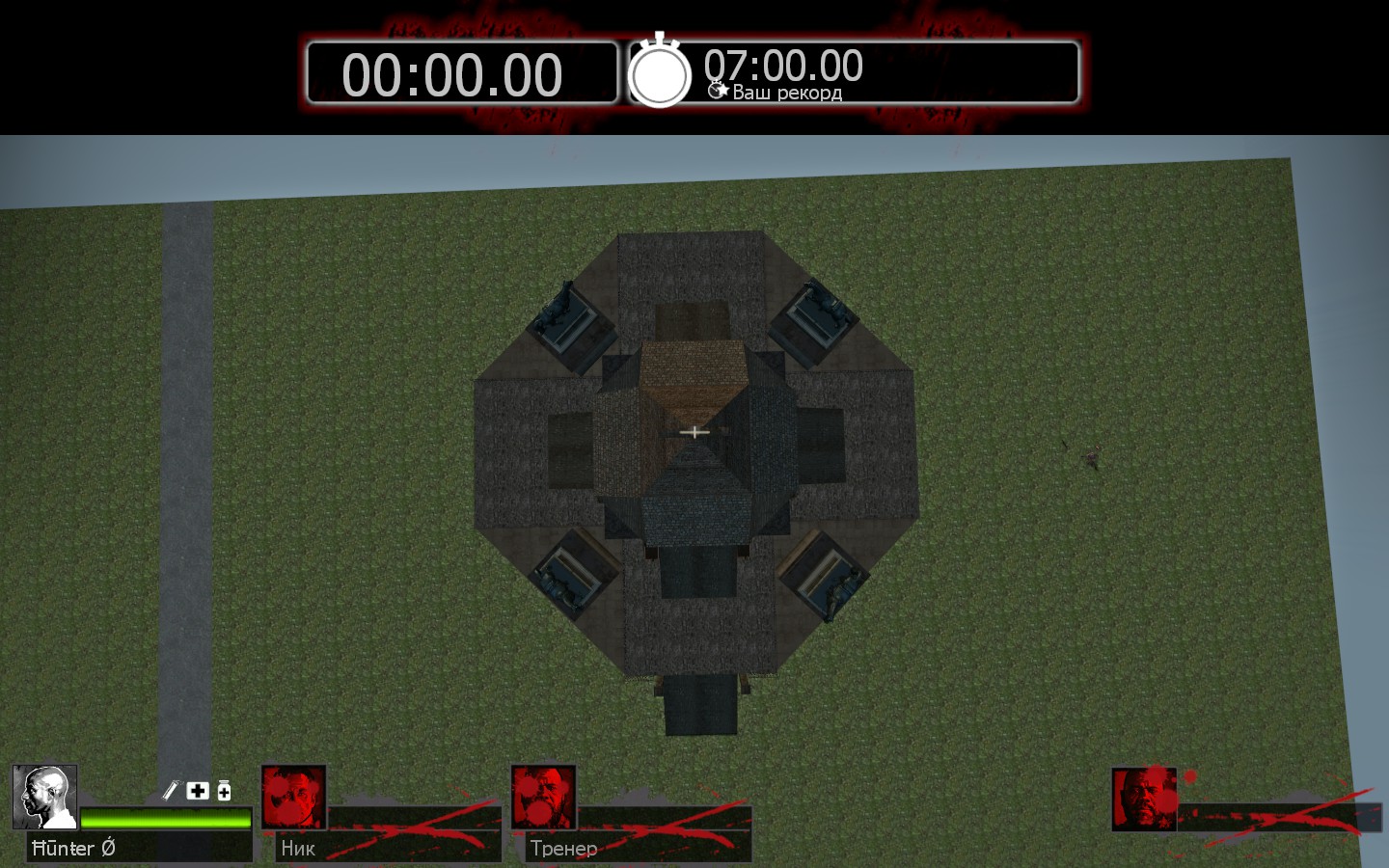The height and width of the screenshot is (868, 1389).
Task: Click Тренер's dead teammate portrait
Action: click(543, 798)
